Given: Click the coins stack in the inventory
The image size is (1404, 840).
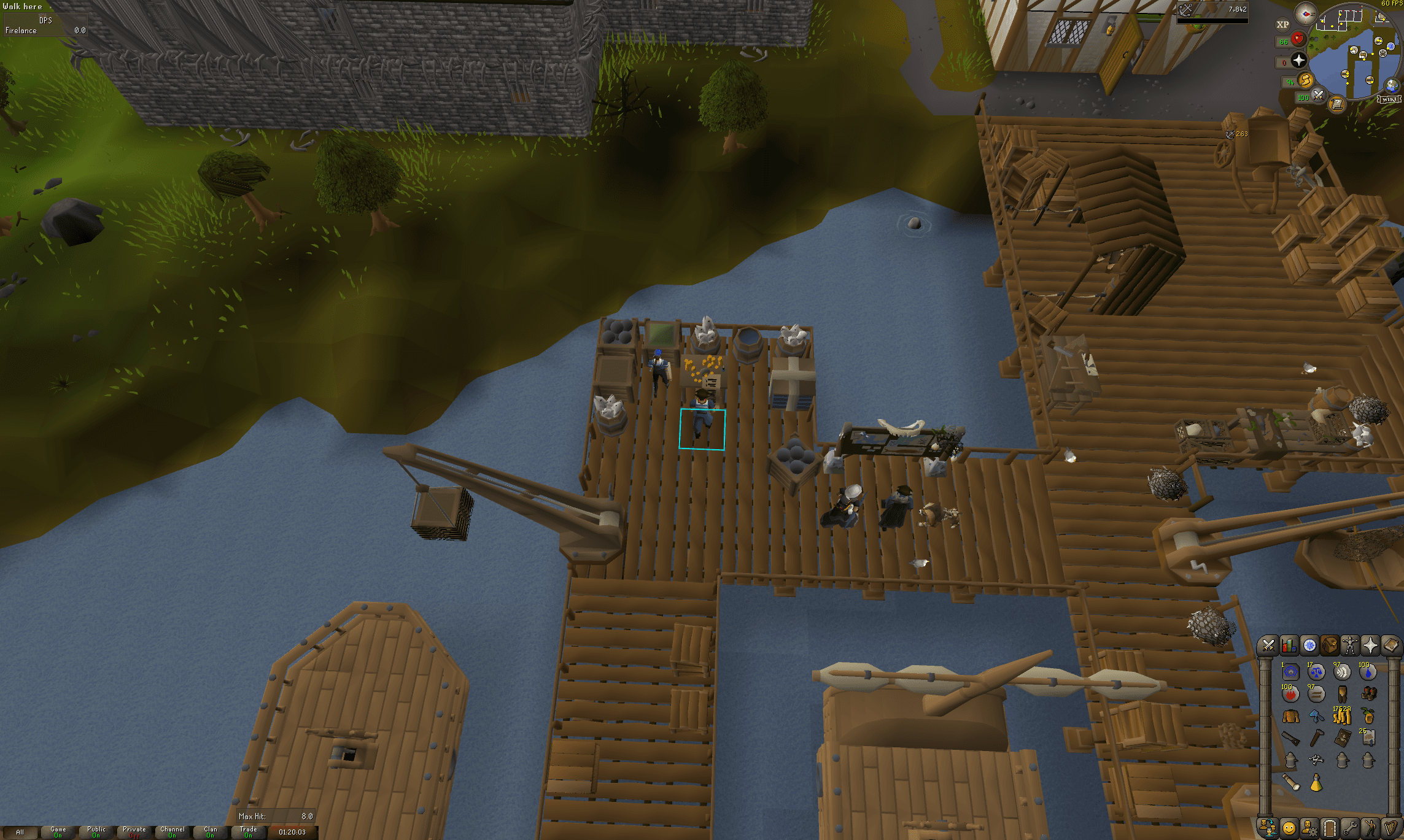Looking at the screenshot, I should point(1341,716).
